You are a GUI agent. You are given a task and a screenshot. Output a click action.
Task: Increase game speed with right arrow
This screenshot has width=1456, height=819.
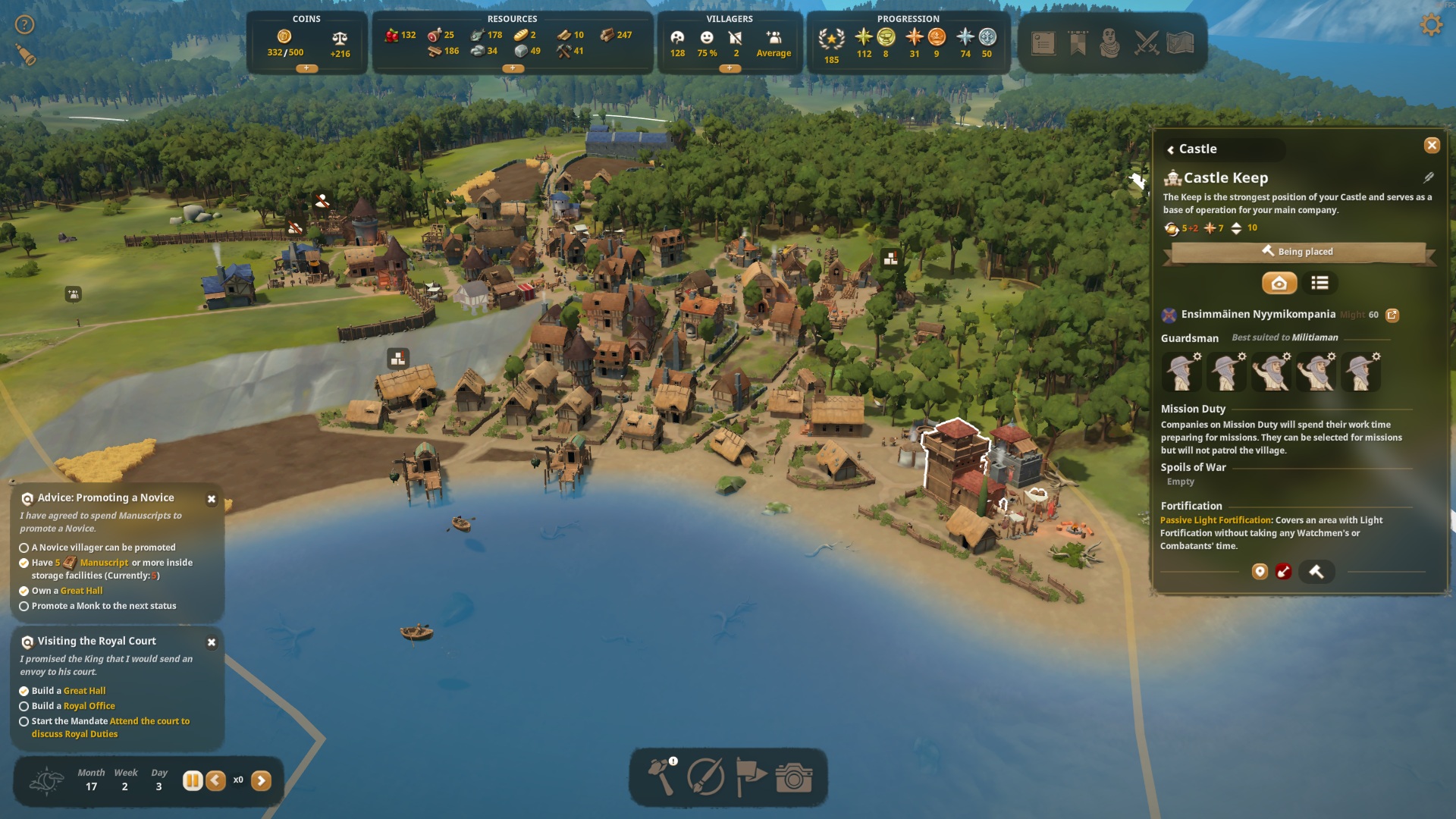261,780
